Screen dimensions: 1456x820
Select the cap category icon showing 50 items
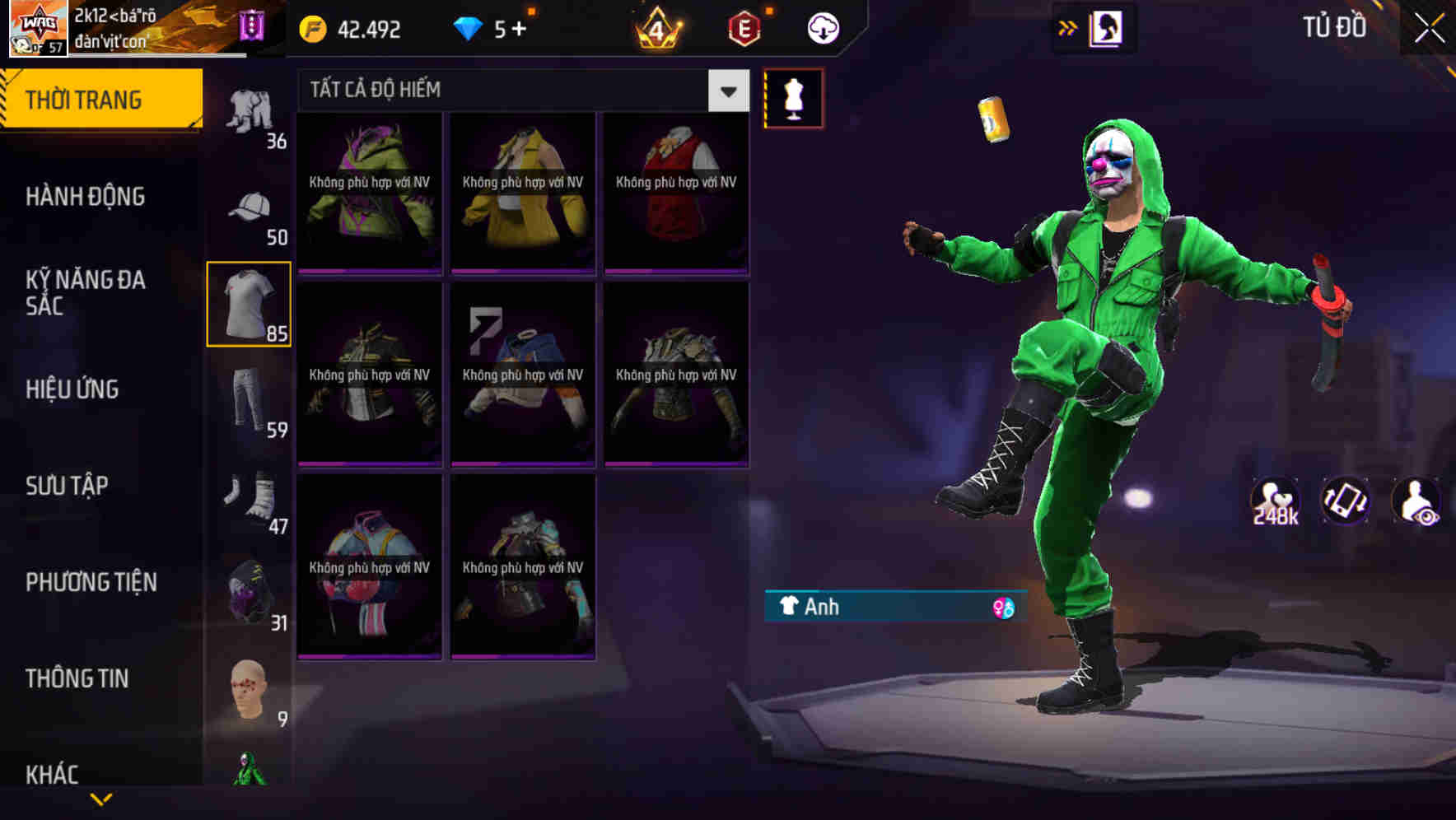point(250,206)
